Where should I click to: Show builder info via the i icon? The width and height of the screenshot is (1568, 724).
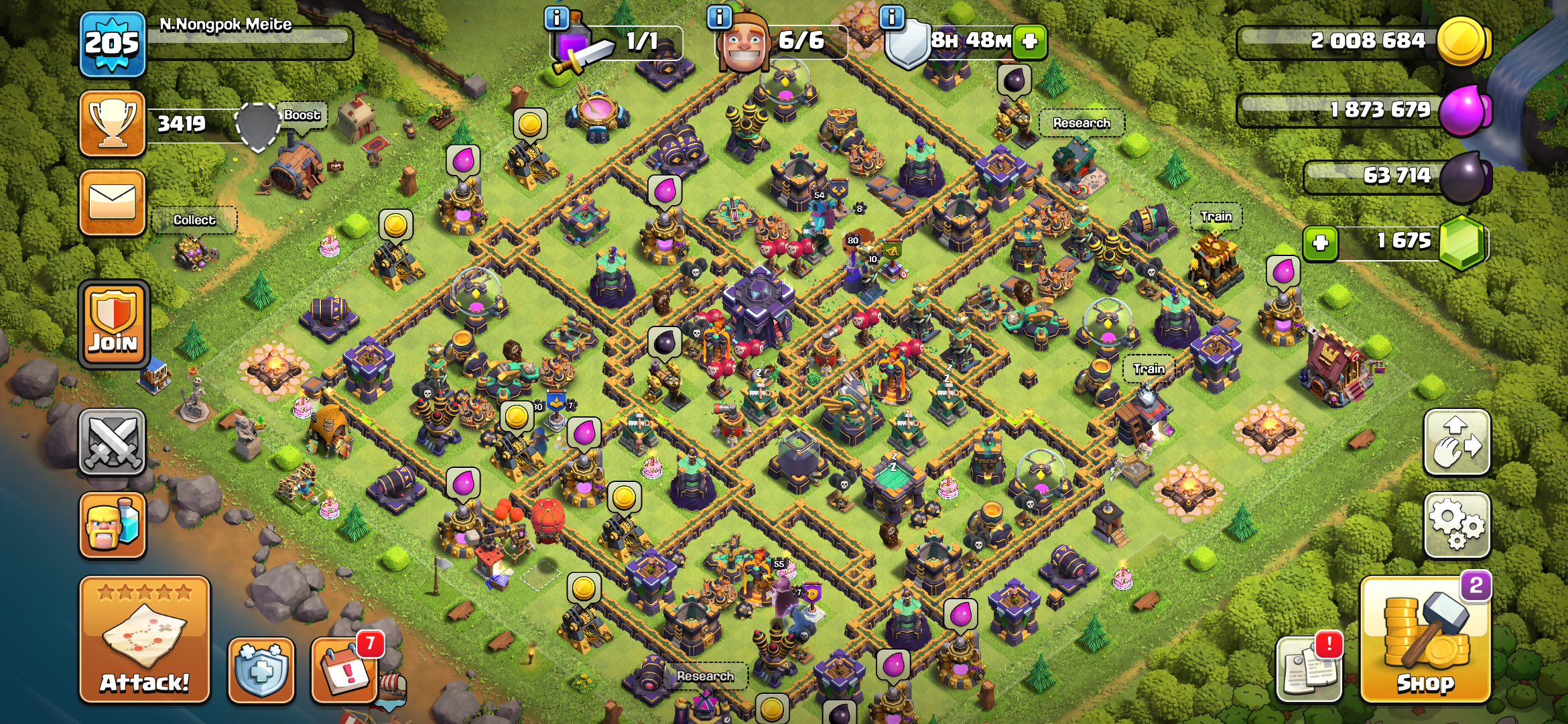coord(720,17)
